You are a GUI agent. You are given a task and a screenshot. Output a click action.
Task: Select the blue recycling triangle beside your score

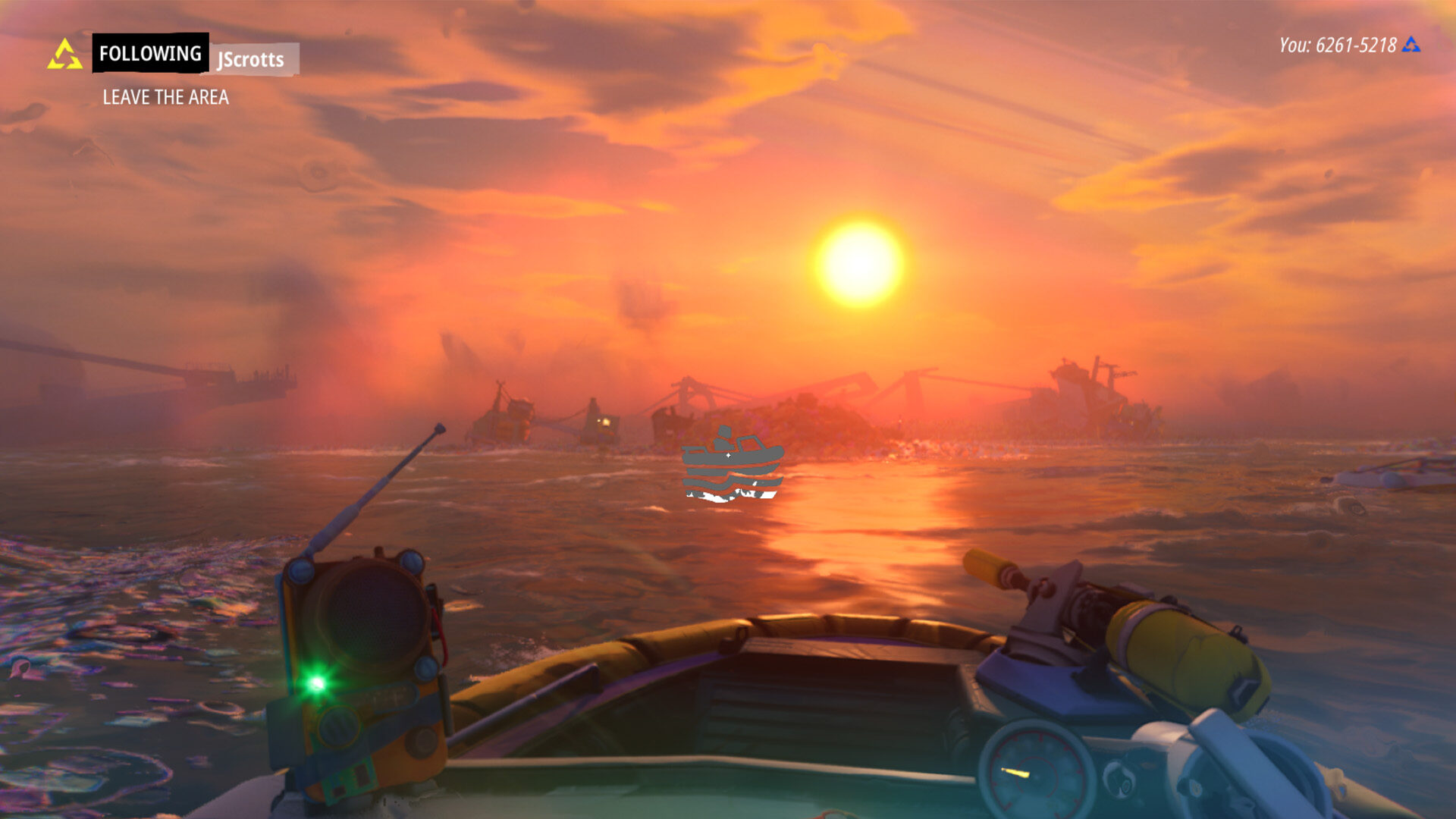(1412, 45)
